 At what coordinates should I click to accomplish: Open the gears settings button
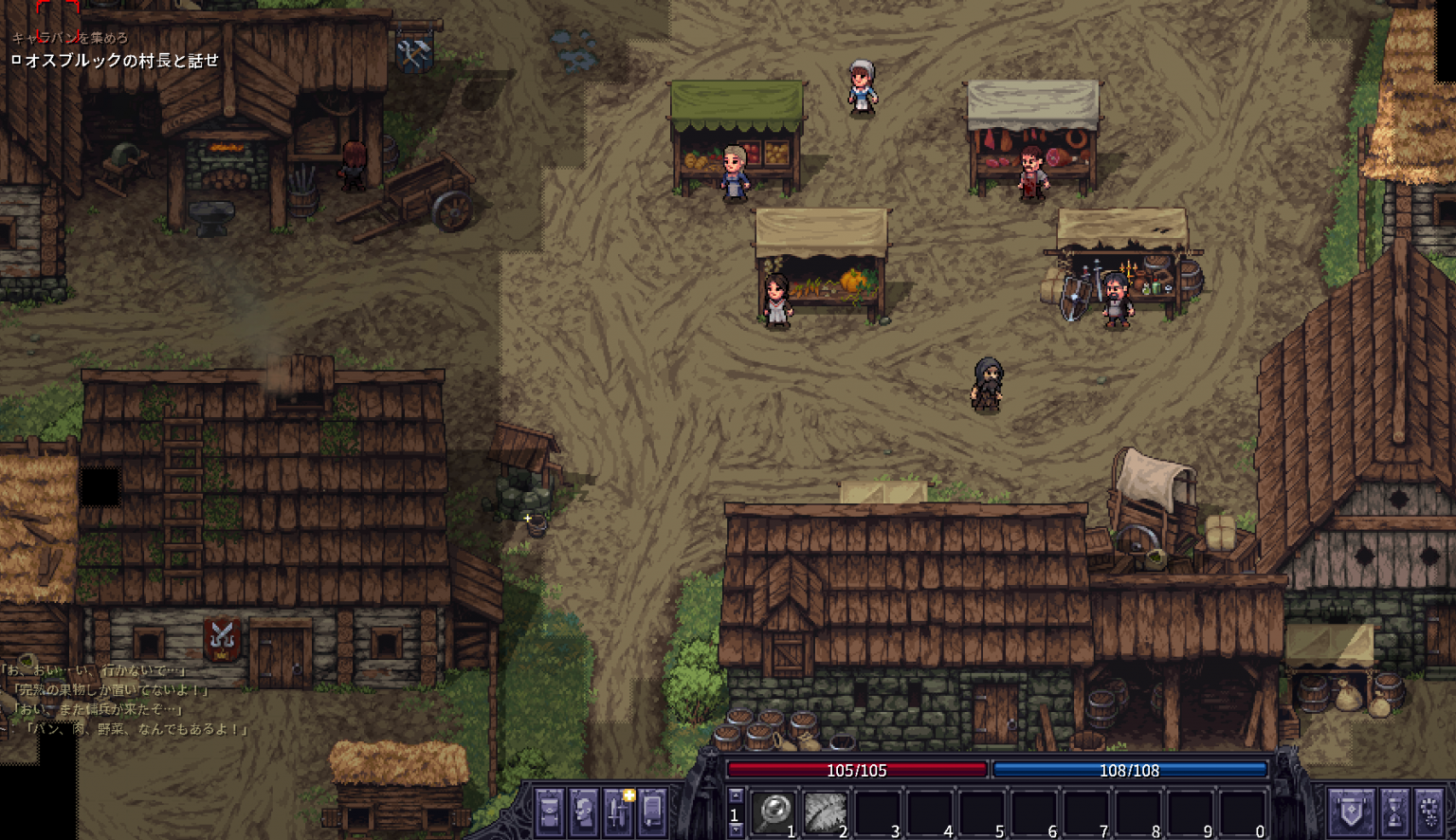click(x=1429, y=812)
